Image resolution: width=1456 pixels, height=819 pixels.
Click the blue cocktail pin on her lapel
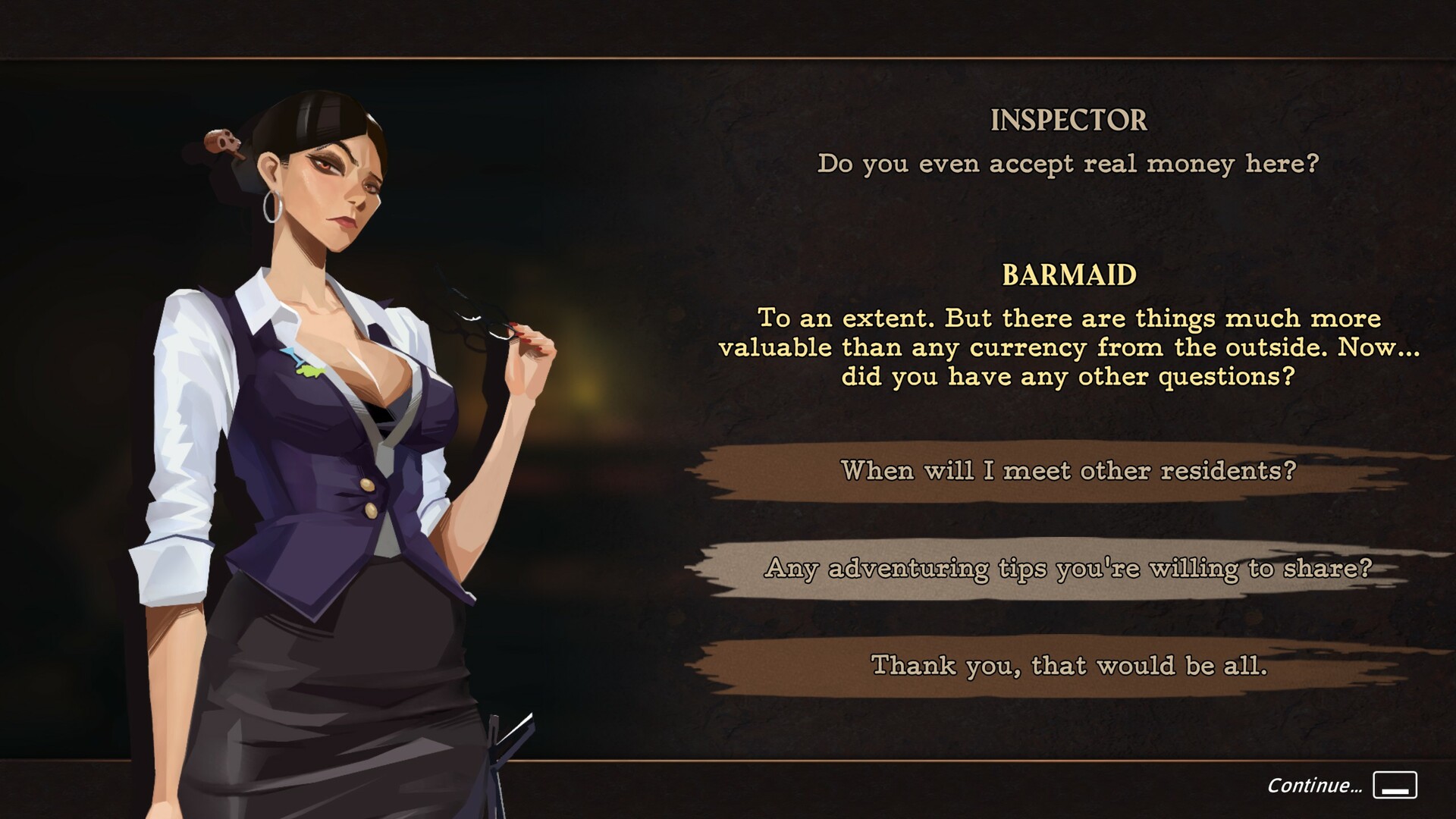(x=289, y=356)
